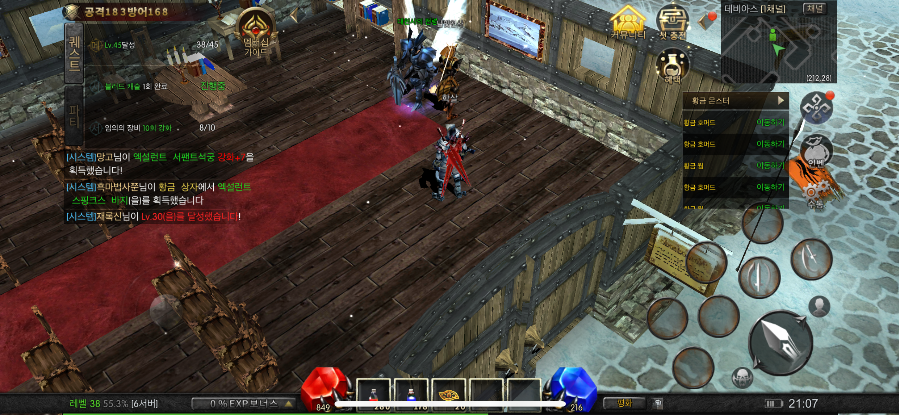899x415 pixels.
Task: Click the 평화 peace mode button
Action: click(624, 404)
